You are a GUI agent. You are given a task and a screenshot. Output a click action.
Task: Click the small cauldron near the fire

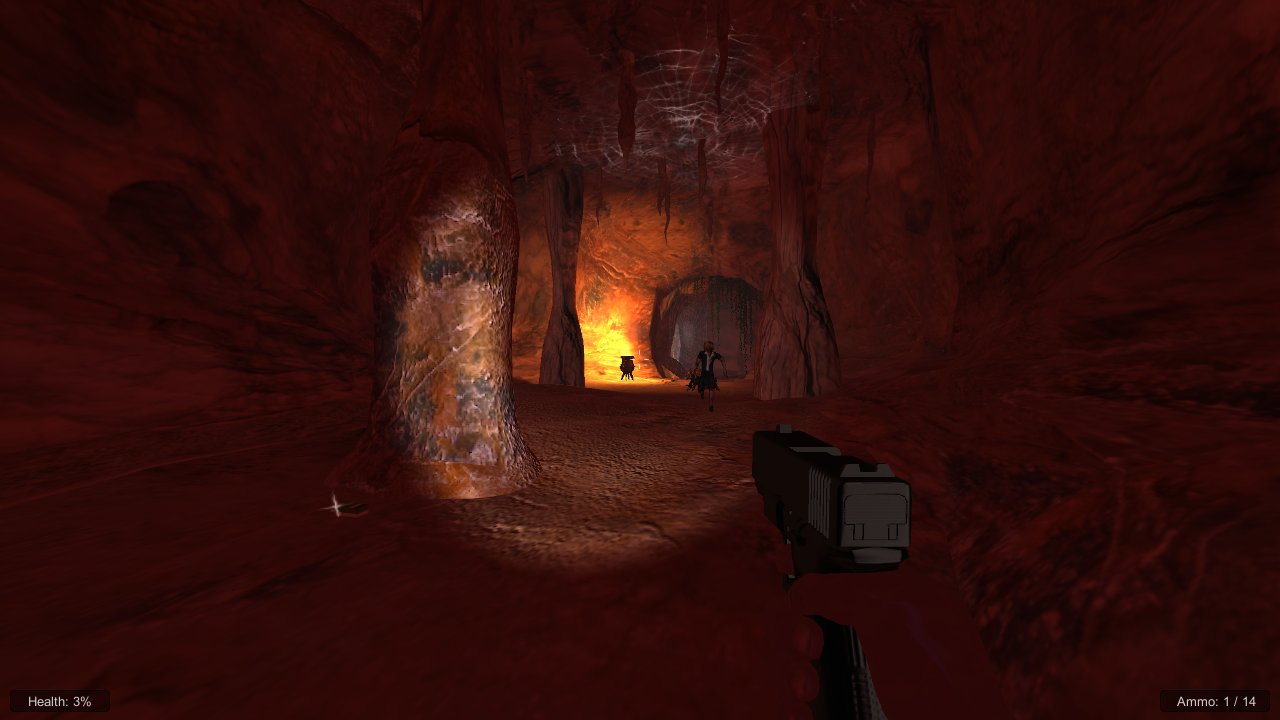(x=627, y=367)
